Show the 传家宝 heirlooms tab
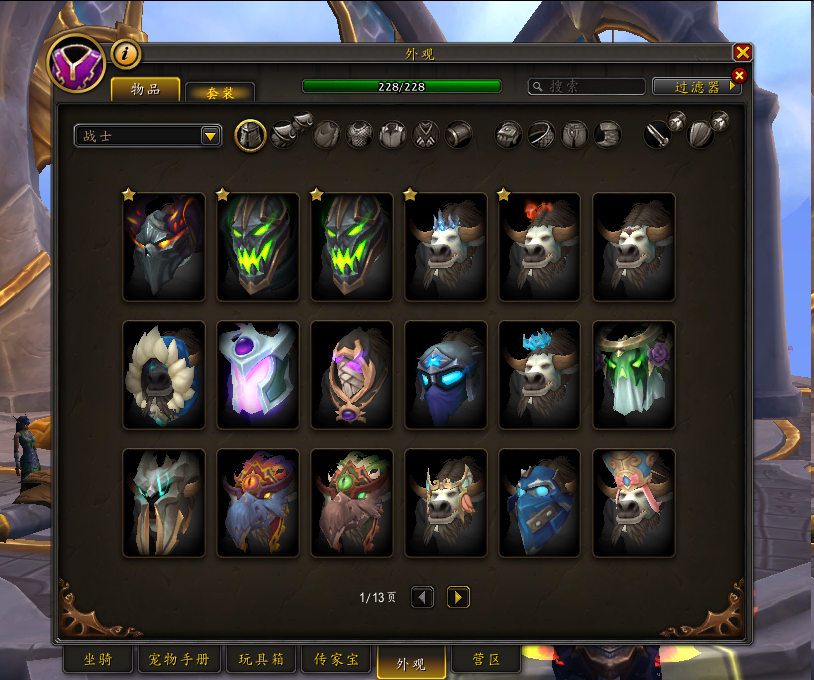The width and height of the screenshot is (814, 680). [335, 660]
